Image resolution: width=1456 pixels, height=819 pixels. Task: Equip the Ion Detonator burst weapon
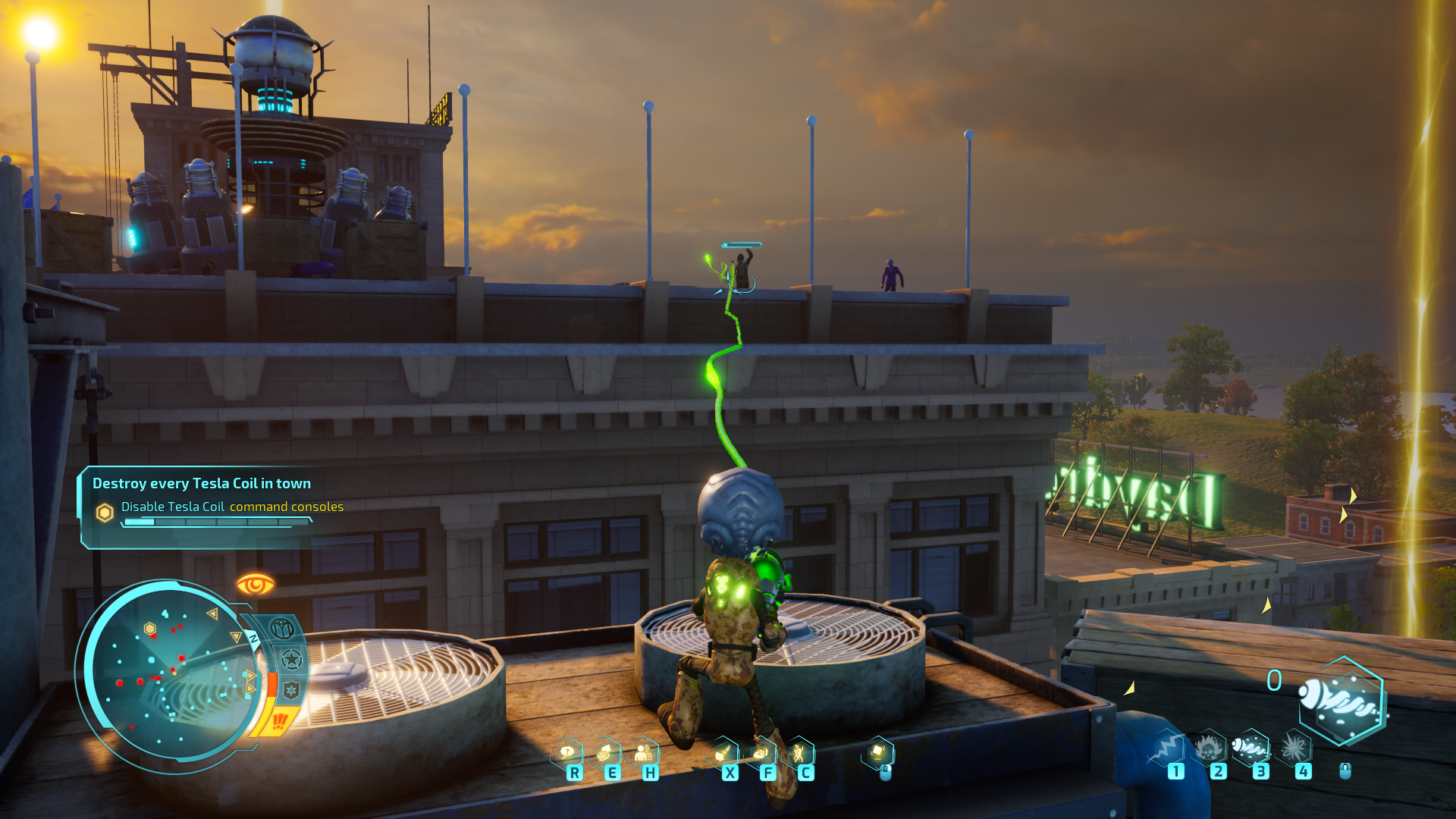click(1294, 748)
